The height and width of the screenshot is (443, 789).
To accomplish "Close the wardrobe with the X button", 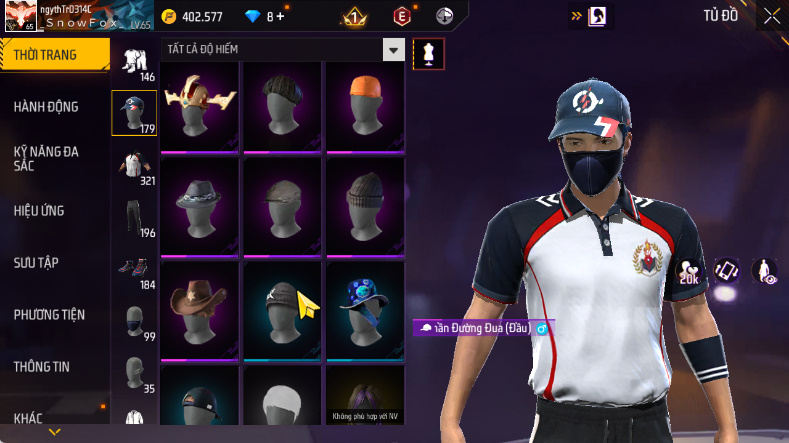I will (772, 15).
